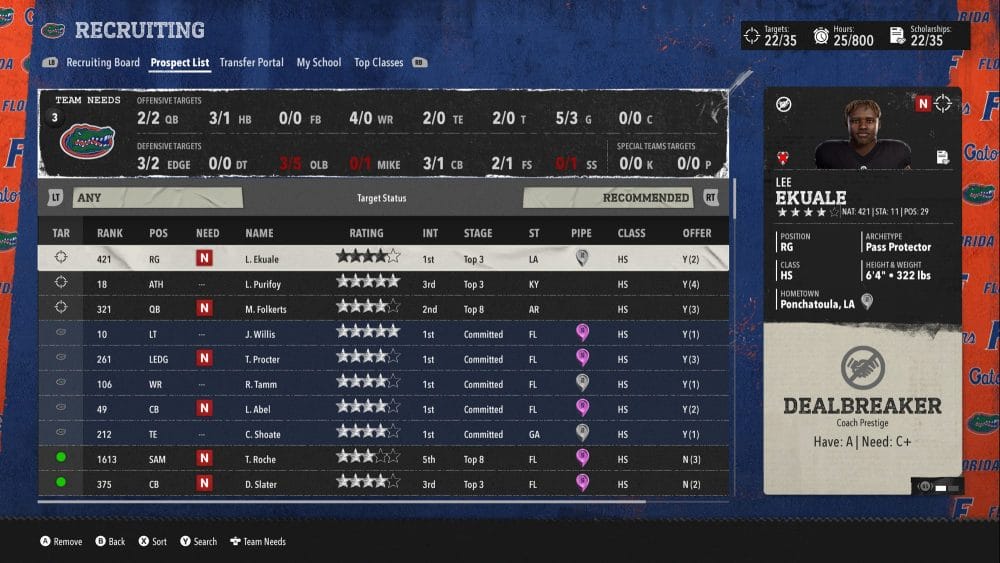
Task: Switch to the Recruiting Board tab
Action: point(103,62)
